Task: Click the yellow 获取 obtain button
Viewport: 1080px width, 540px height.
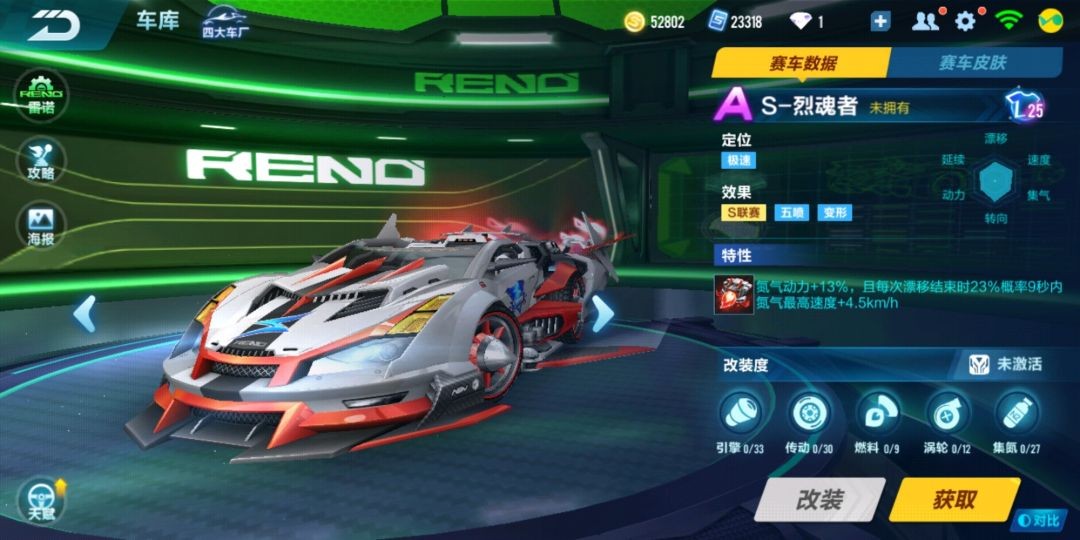Action: click(953, 500)
